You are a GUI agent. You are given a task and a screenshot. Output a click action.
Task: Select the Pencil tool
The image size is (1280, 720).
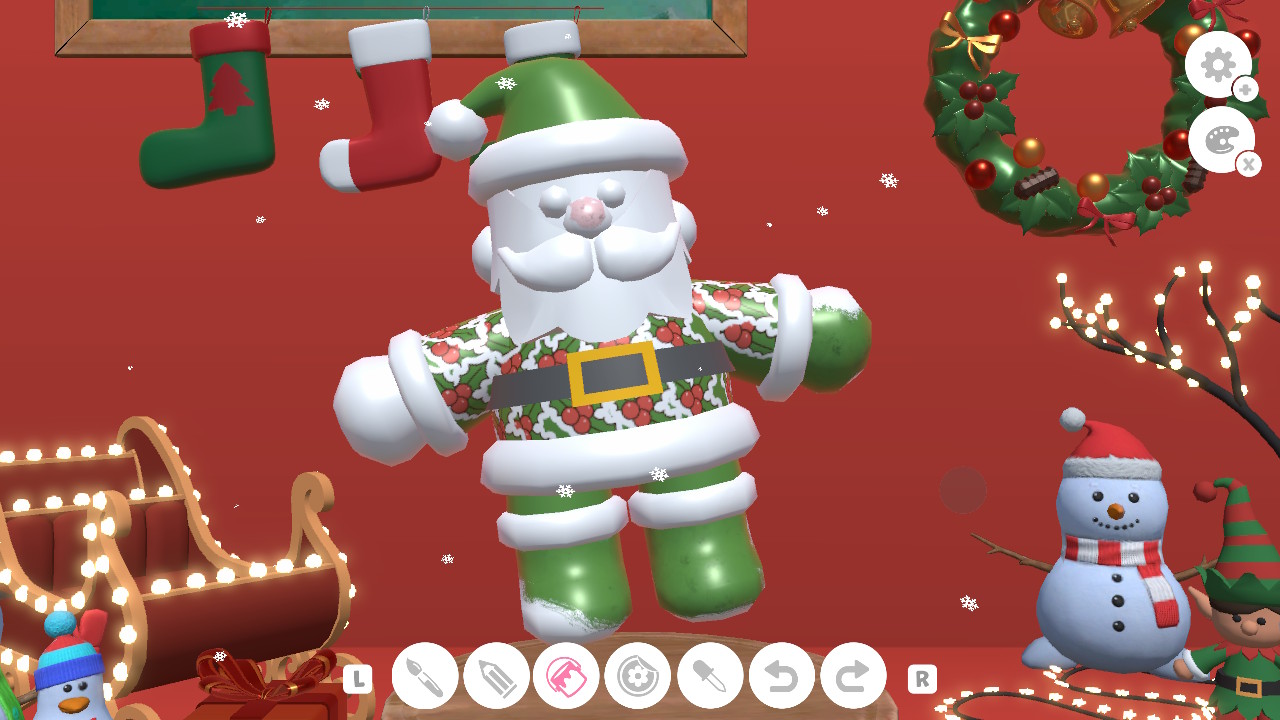pos(495,676)
